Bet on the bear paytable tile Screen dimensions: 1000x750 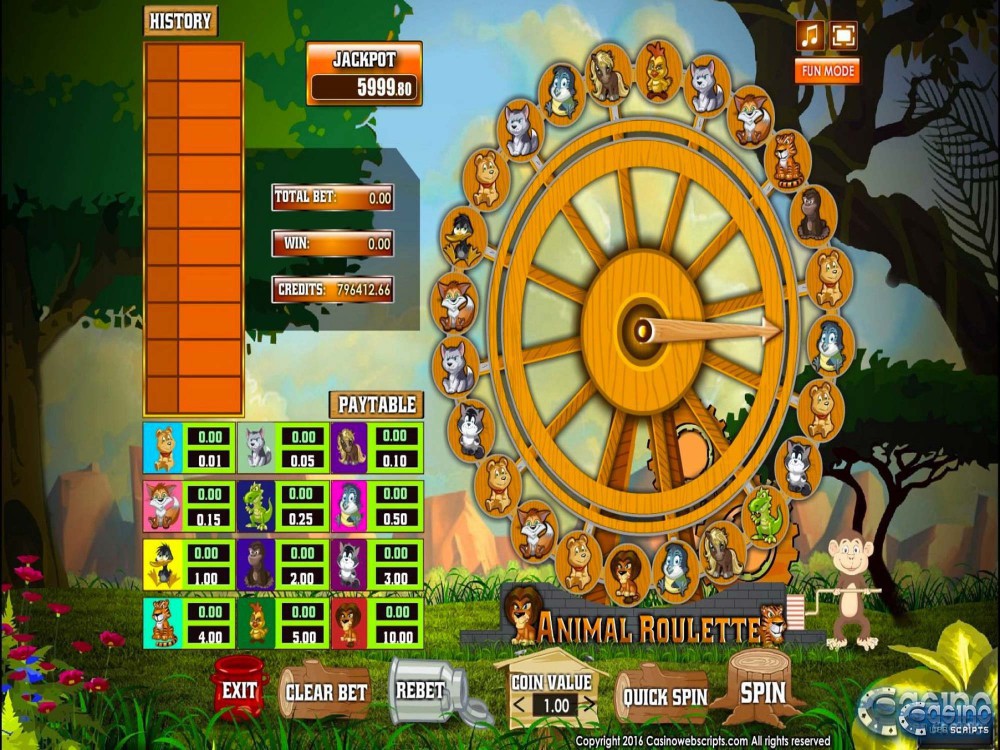[164, 447]
